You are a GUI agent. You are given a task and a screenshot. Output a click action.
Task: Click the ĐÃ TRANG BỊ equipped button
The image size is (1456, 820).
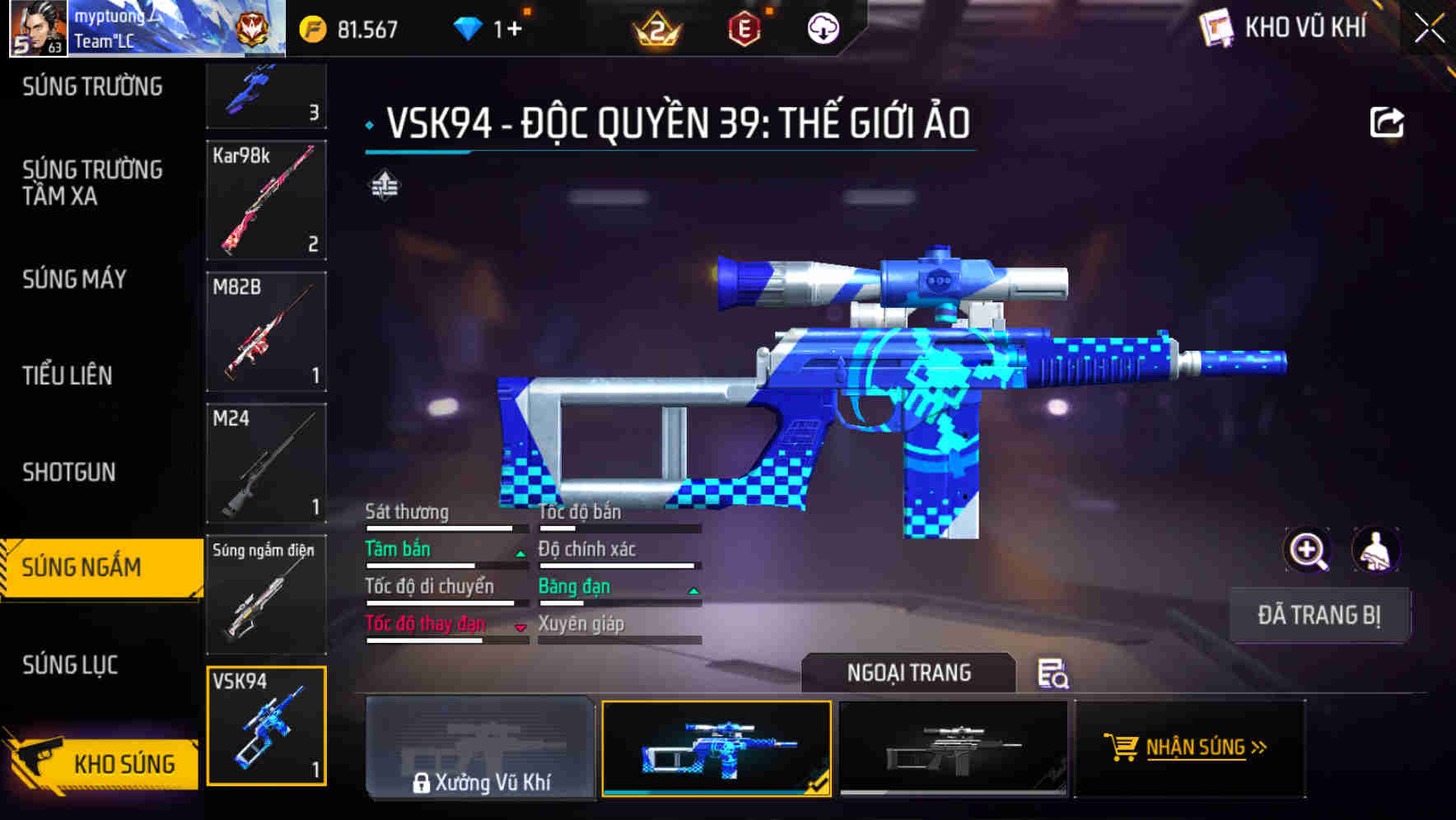[x=1319, y=615]
